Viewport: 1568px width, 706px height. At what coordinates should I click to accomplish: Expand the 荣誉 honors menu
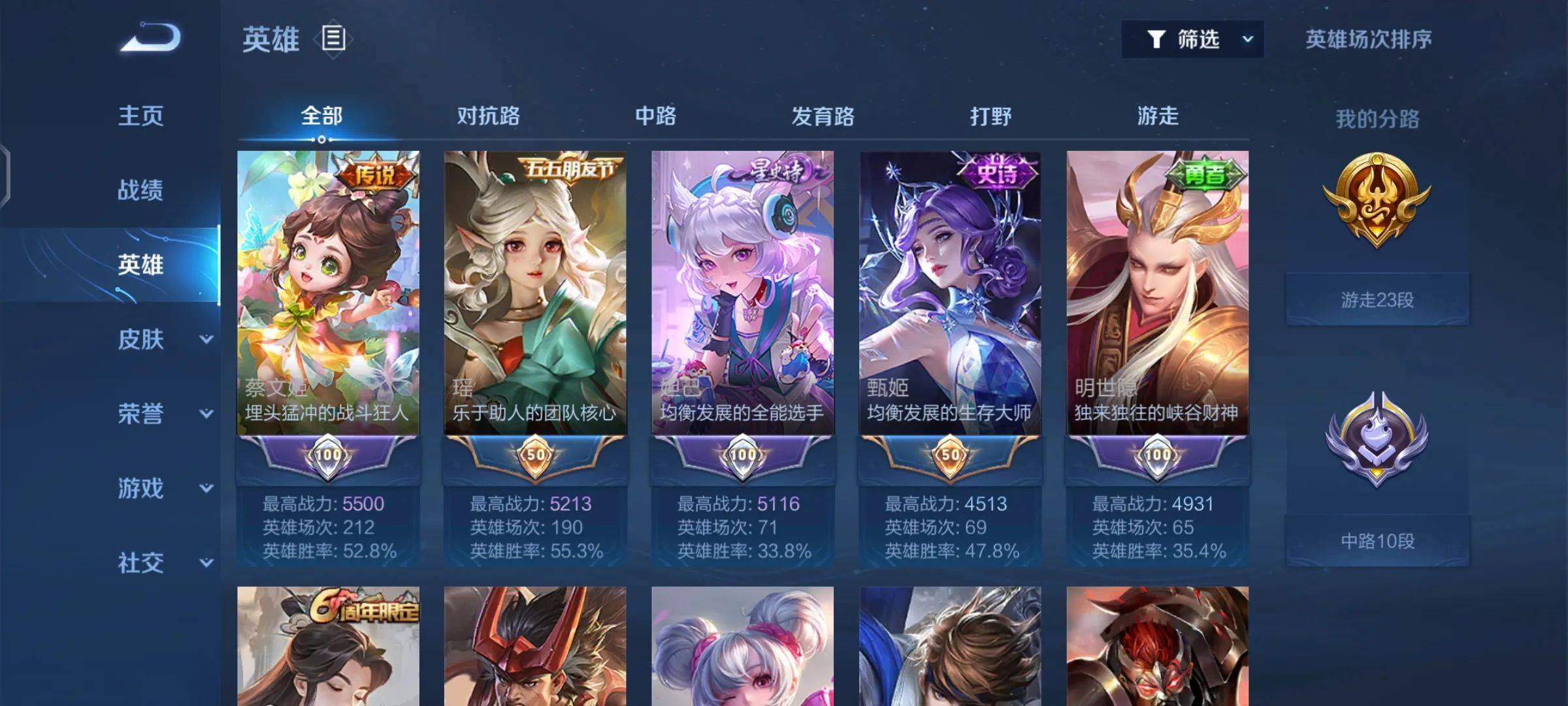click(163, 414)
